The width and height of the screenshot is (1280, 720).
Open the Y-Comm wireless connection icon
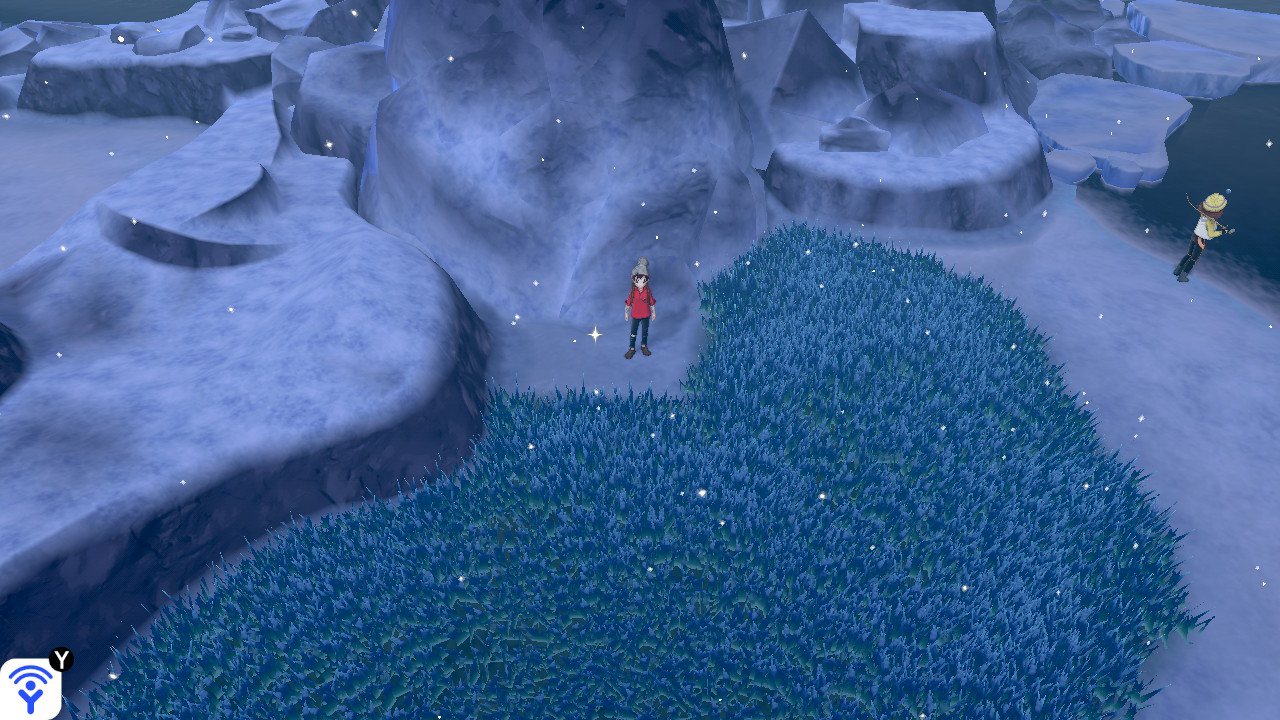tap(31, 688)
